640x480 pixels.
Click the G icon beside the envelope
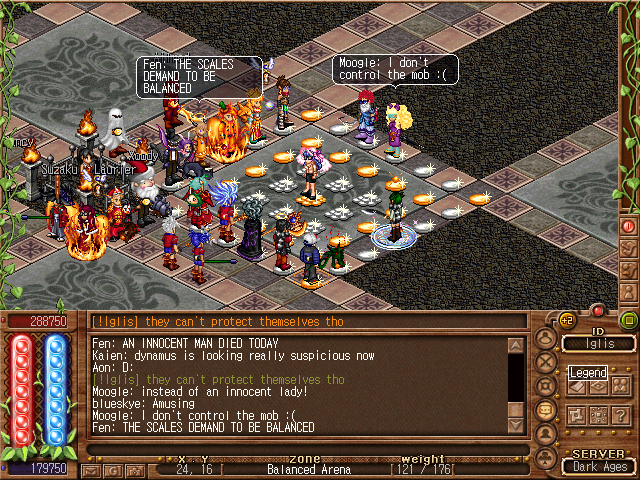click(113, 470)
